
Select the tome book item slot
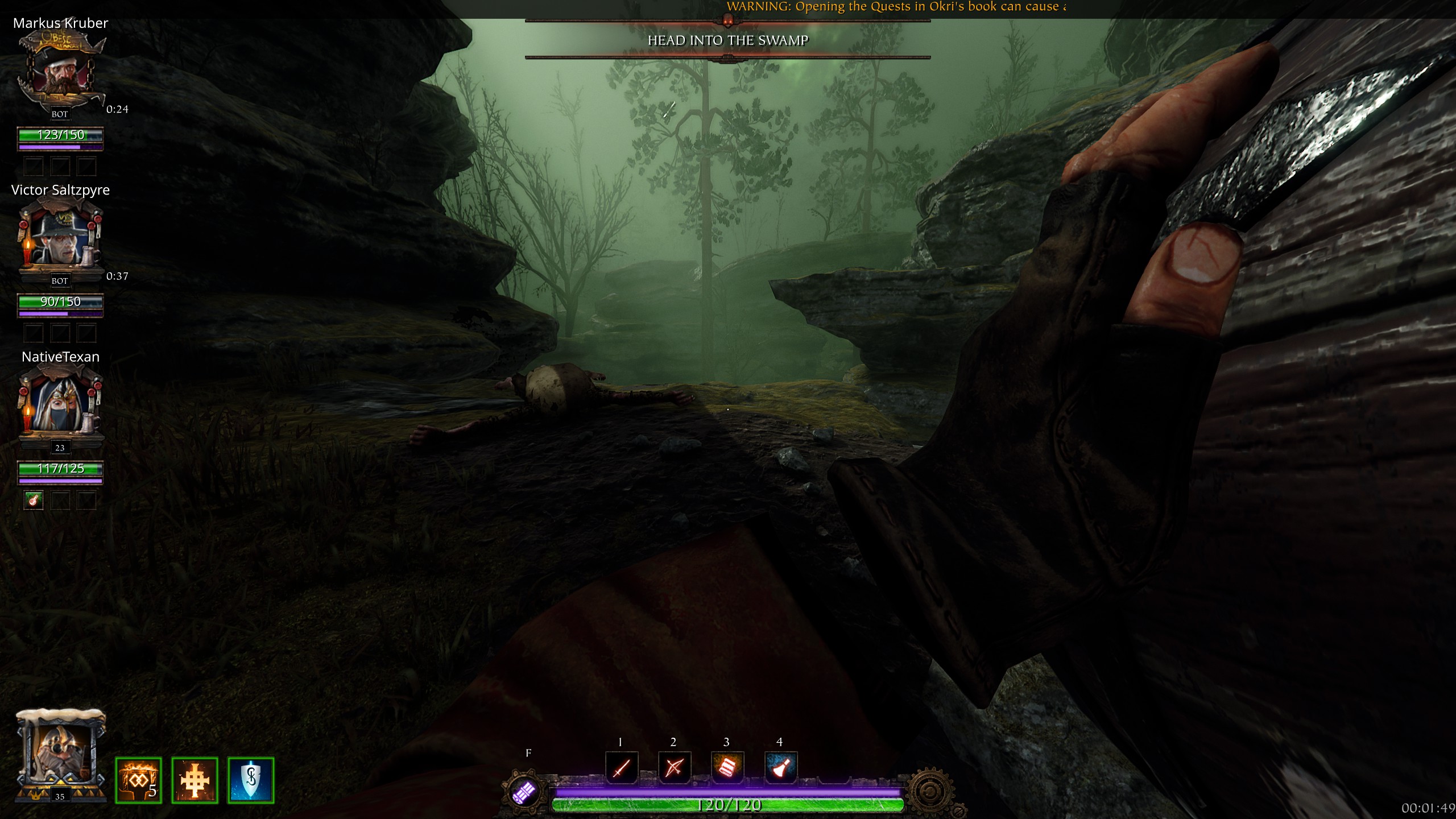pos(727,768)
